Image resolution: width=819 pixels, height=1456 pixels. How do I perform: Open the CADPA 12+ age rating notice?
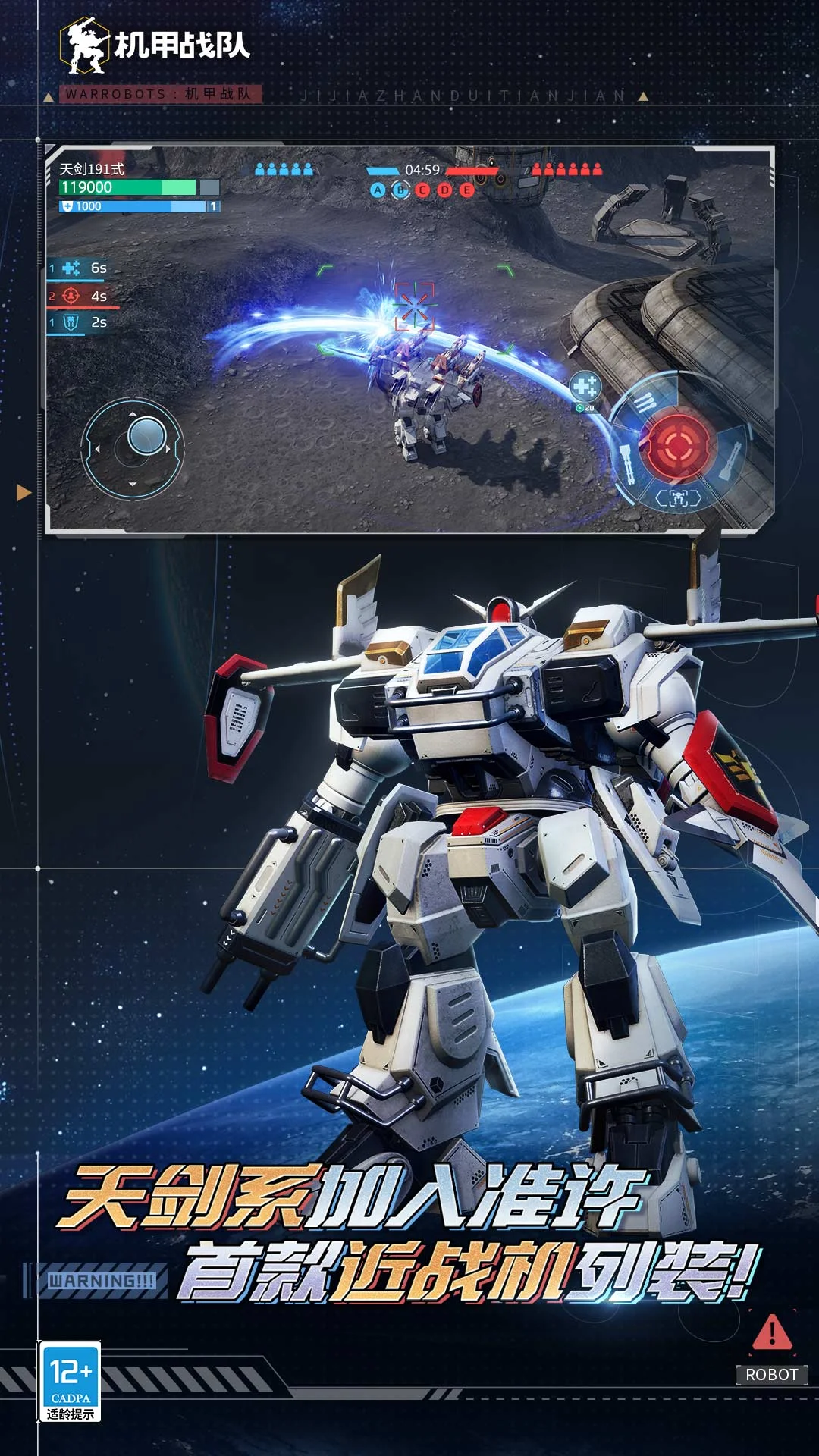pyautogui.click(x=71, y=1381)
